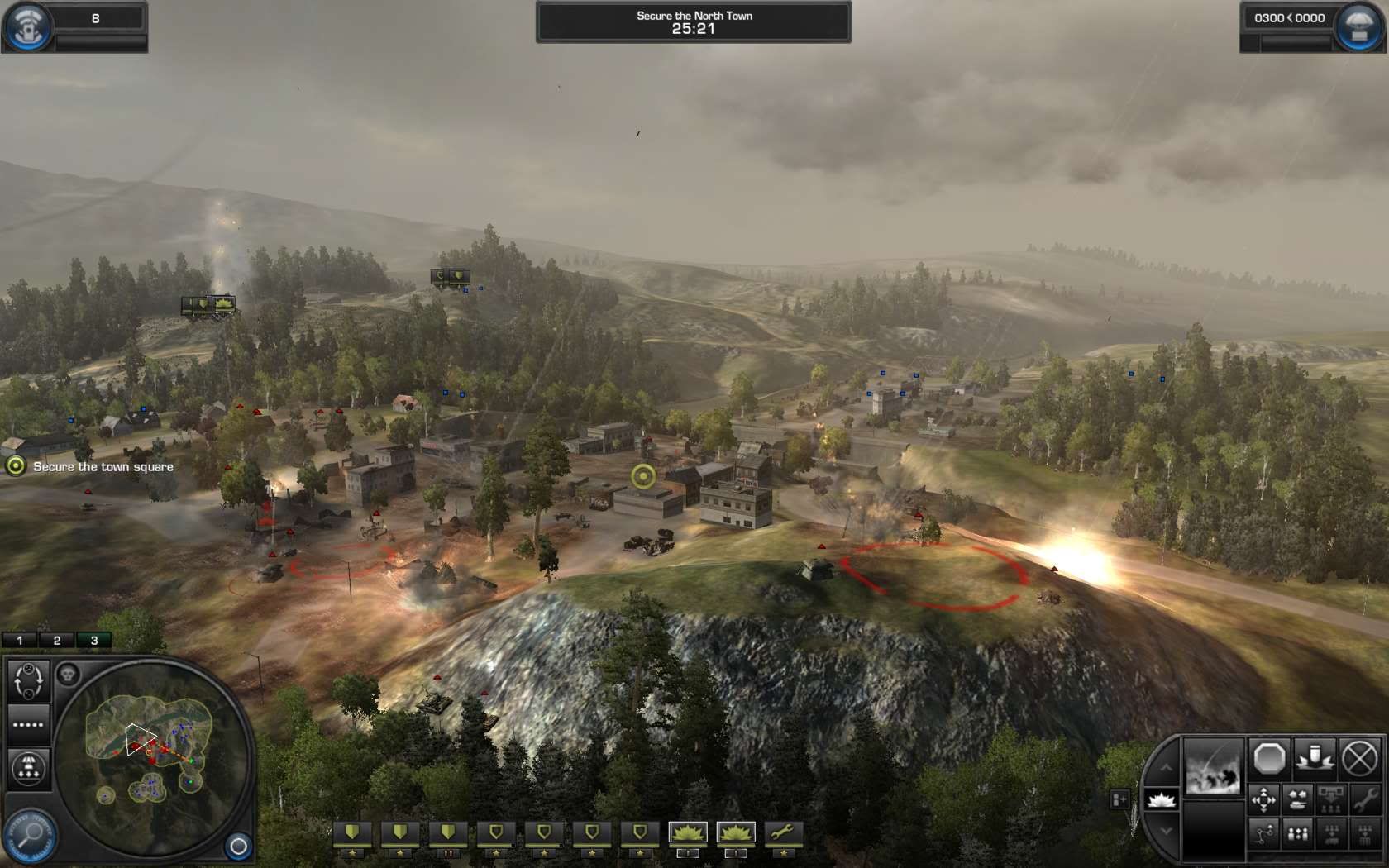Viewport: 1389px width, 868px height.
Task: Open the parachute drop zone button
Action: pyautogui.click(x=29, y=767)
